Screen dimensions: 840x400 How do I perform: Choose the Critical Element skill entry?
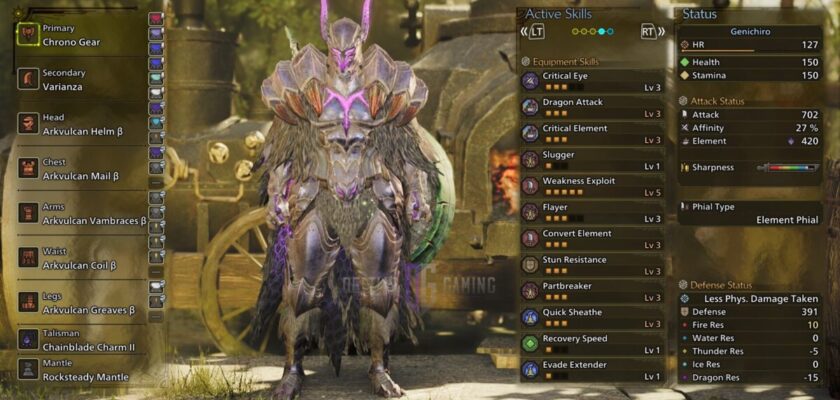[x=592, y=134]
